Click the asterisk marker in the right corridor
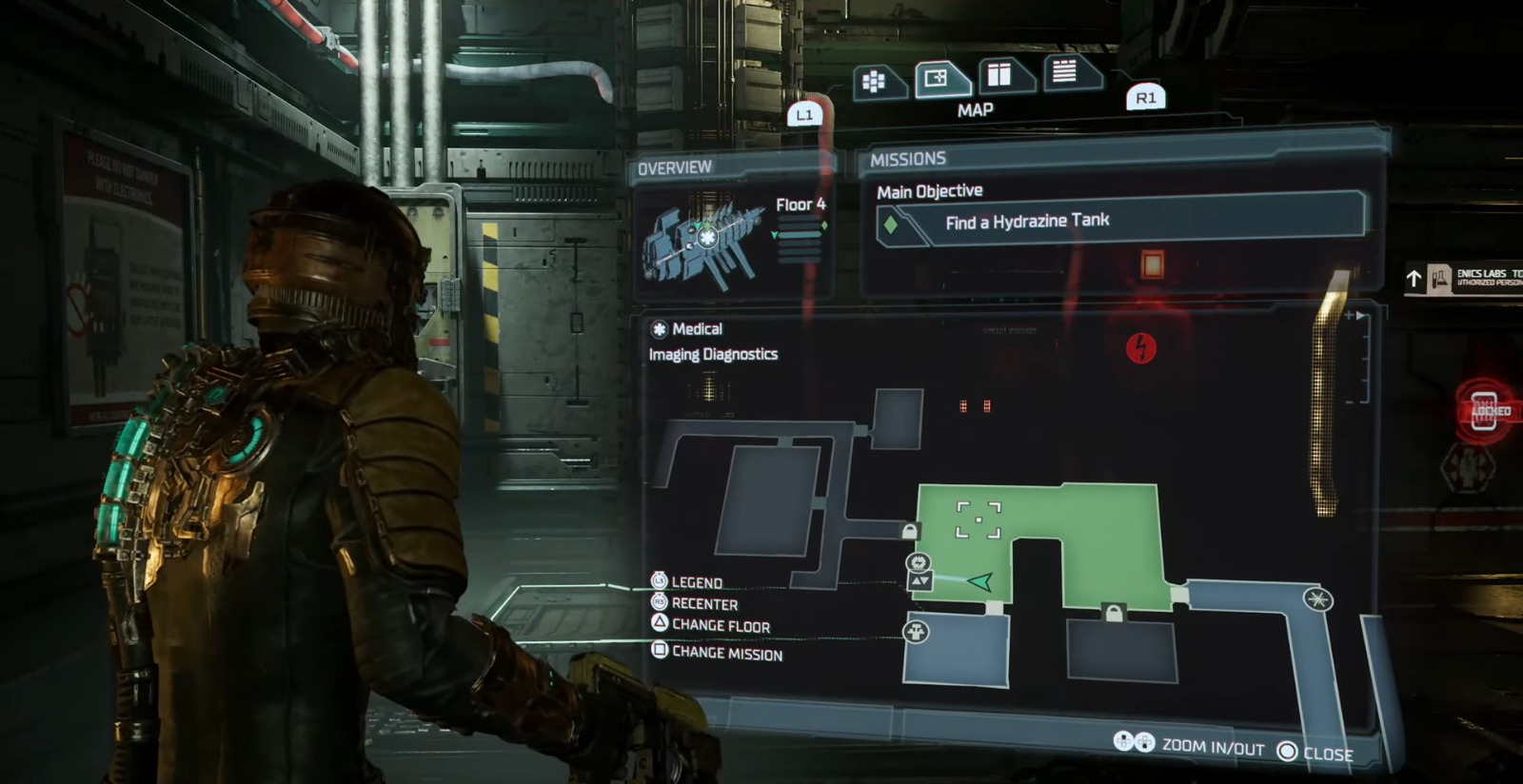This screenshot has width=1523, height=784. point(1318,599)
